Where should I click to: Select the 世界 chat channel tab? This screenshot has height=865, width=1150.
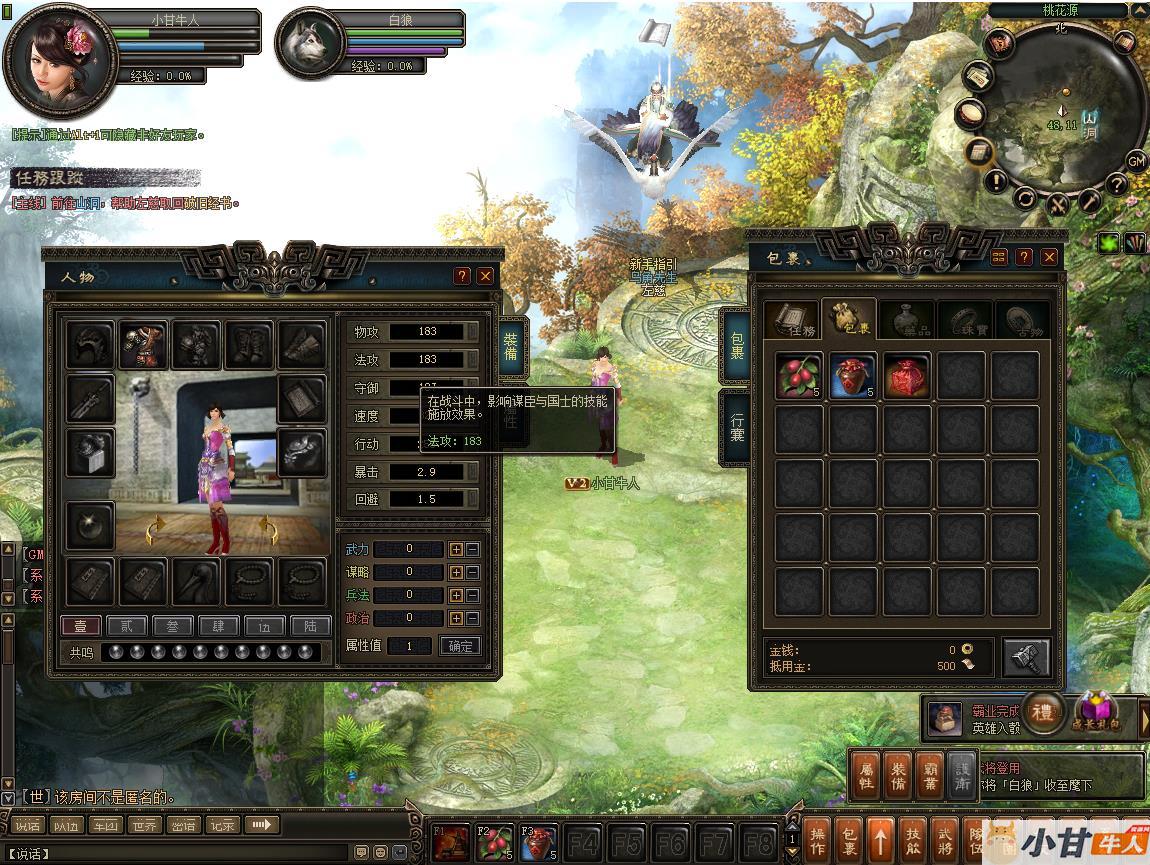click(144, 825)
